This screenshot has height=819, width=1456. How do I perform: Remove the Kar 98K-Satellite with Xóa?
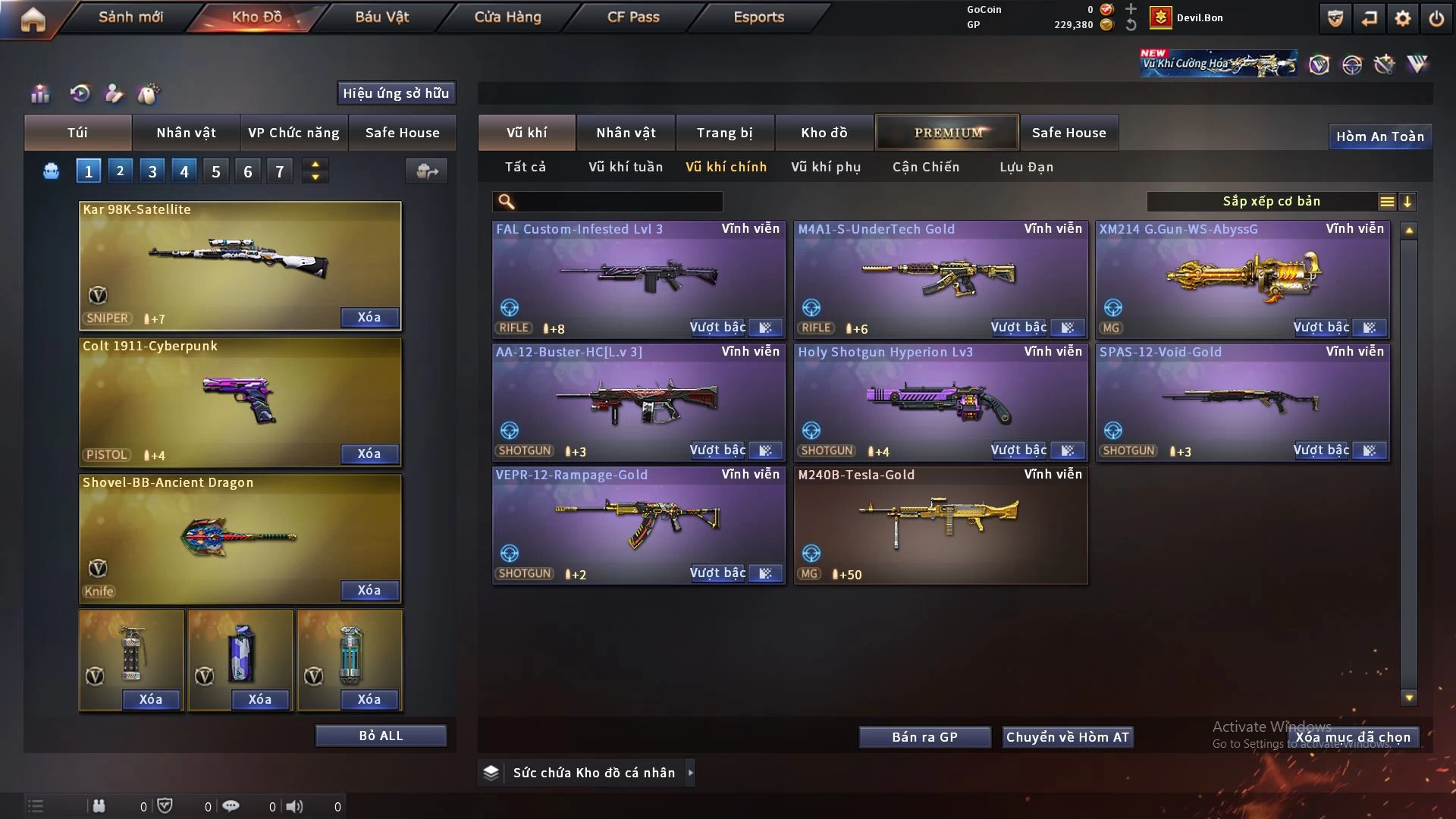[369, 317]
